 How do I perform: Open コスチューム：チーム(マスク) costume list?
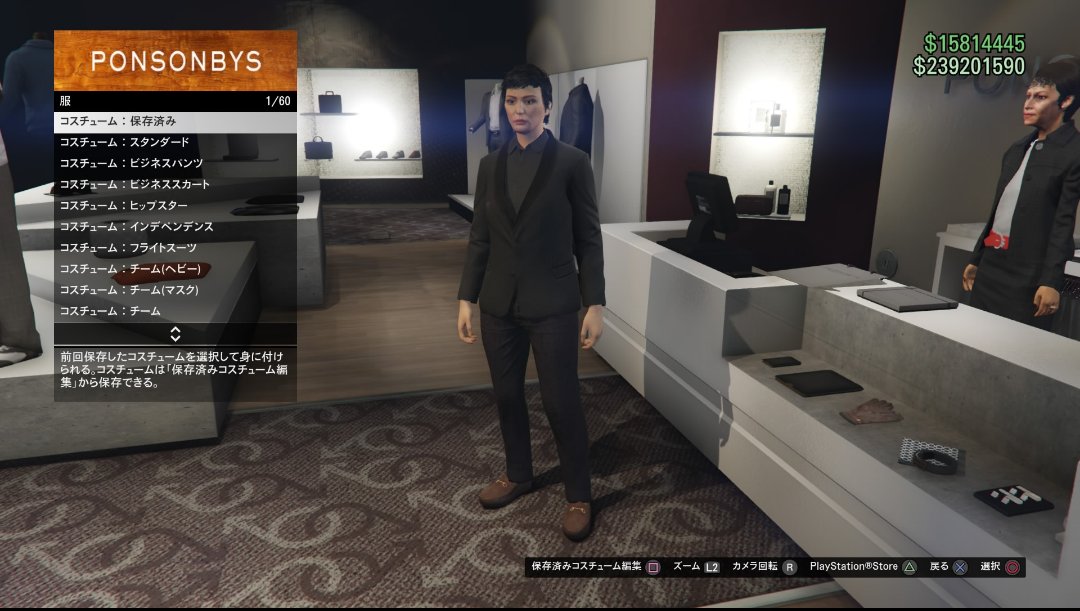click(x=175, y=290)
